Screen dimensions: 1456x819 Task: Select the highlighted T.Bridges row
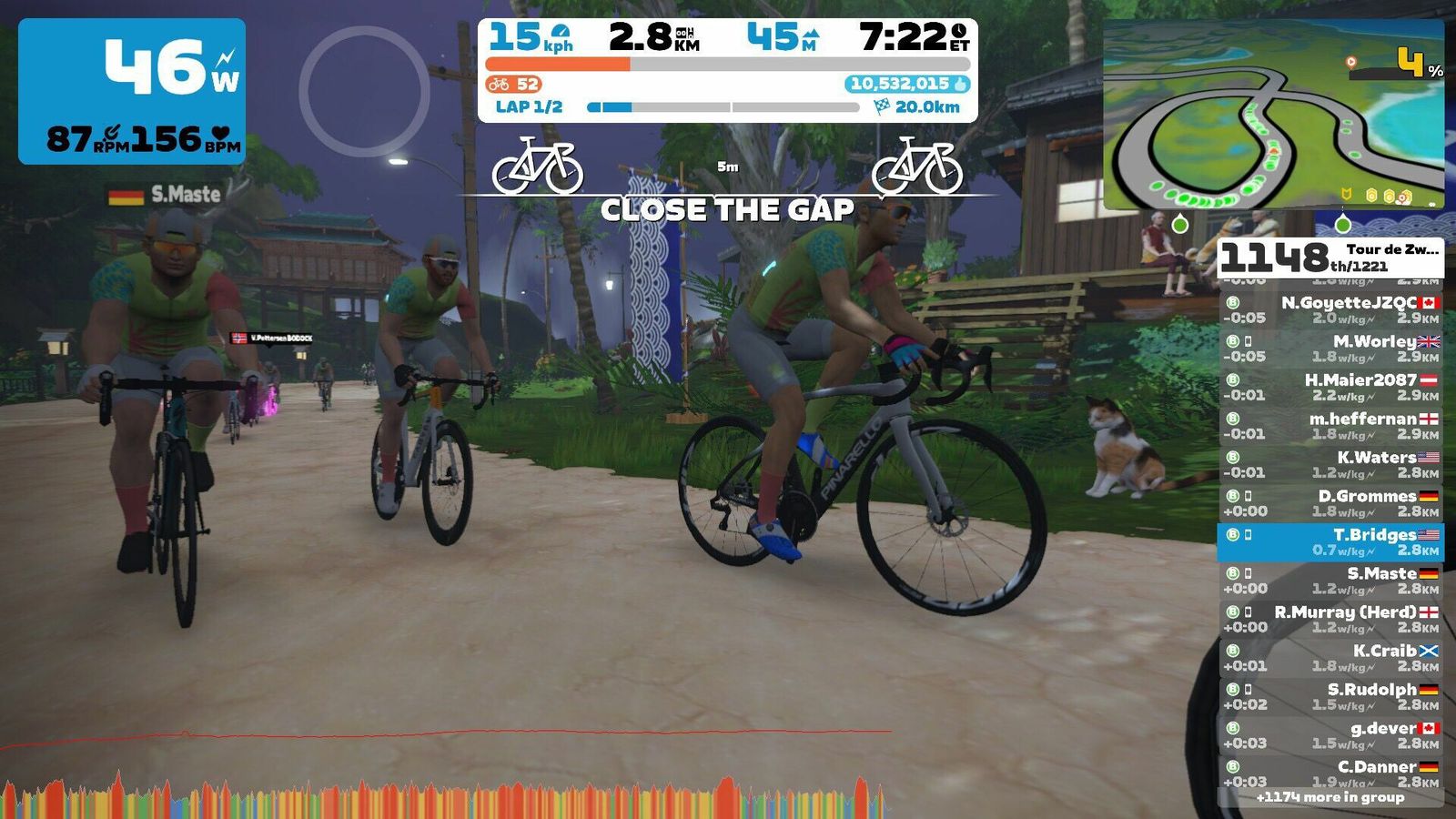click(1330, 542)
